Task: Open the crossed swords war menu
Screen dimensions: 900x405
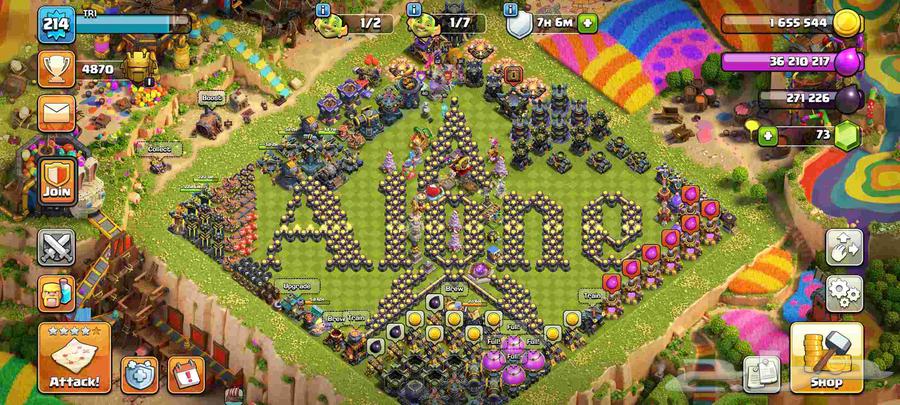Action: click(x=56, y=248)
